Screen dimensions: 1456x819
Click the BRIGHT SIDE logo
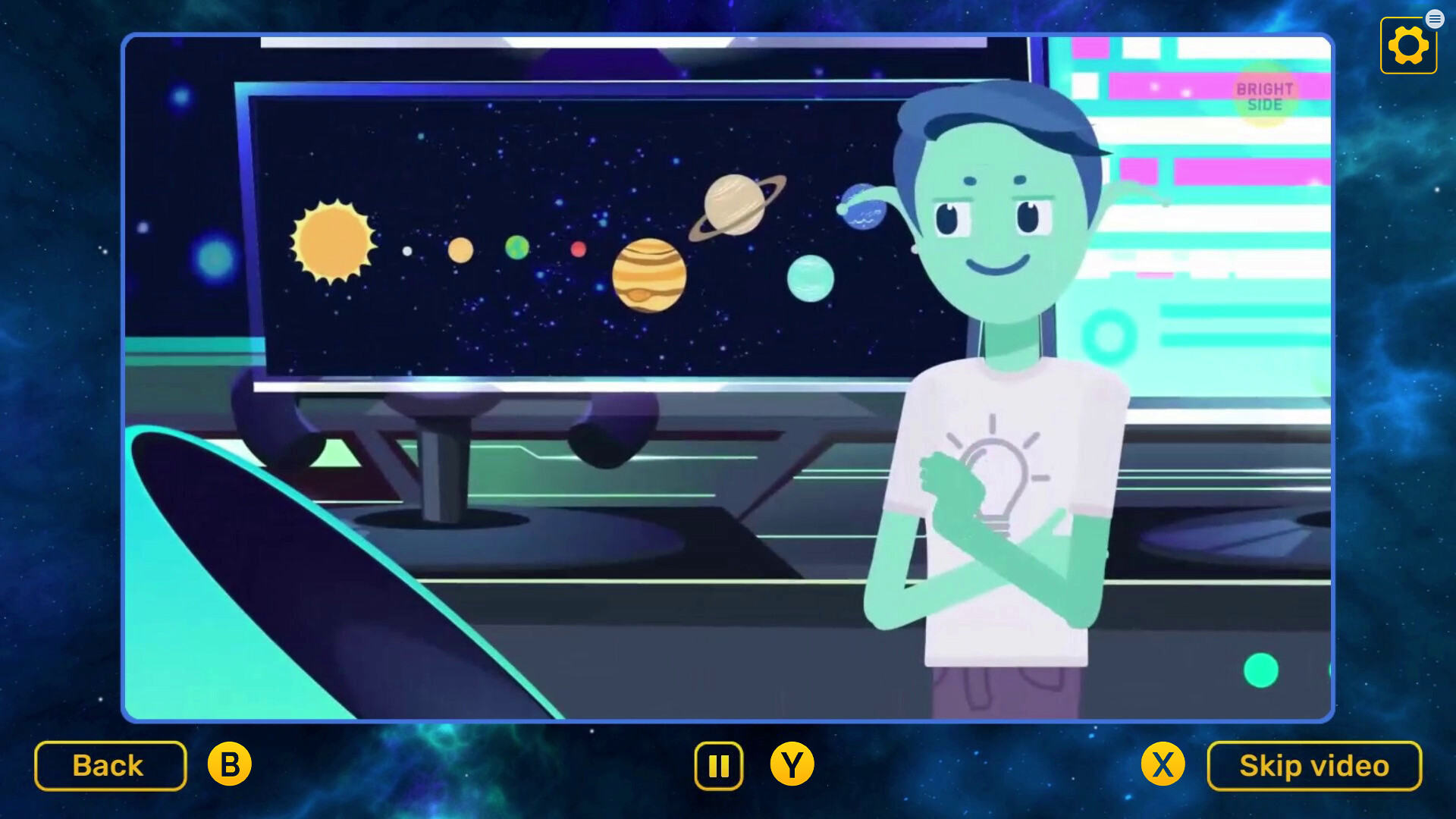(1265, 95)
